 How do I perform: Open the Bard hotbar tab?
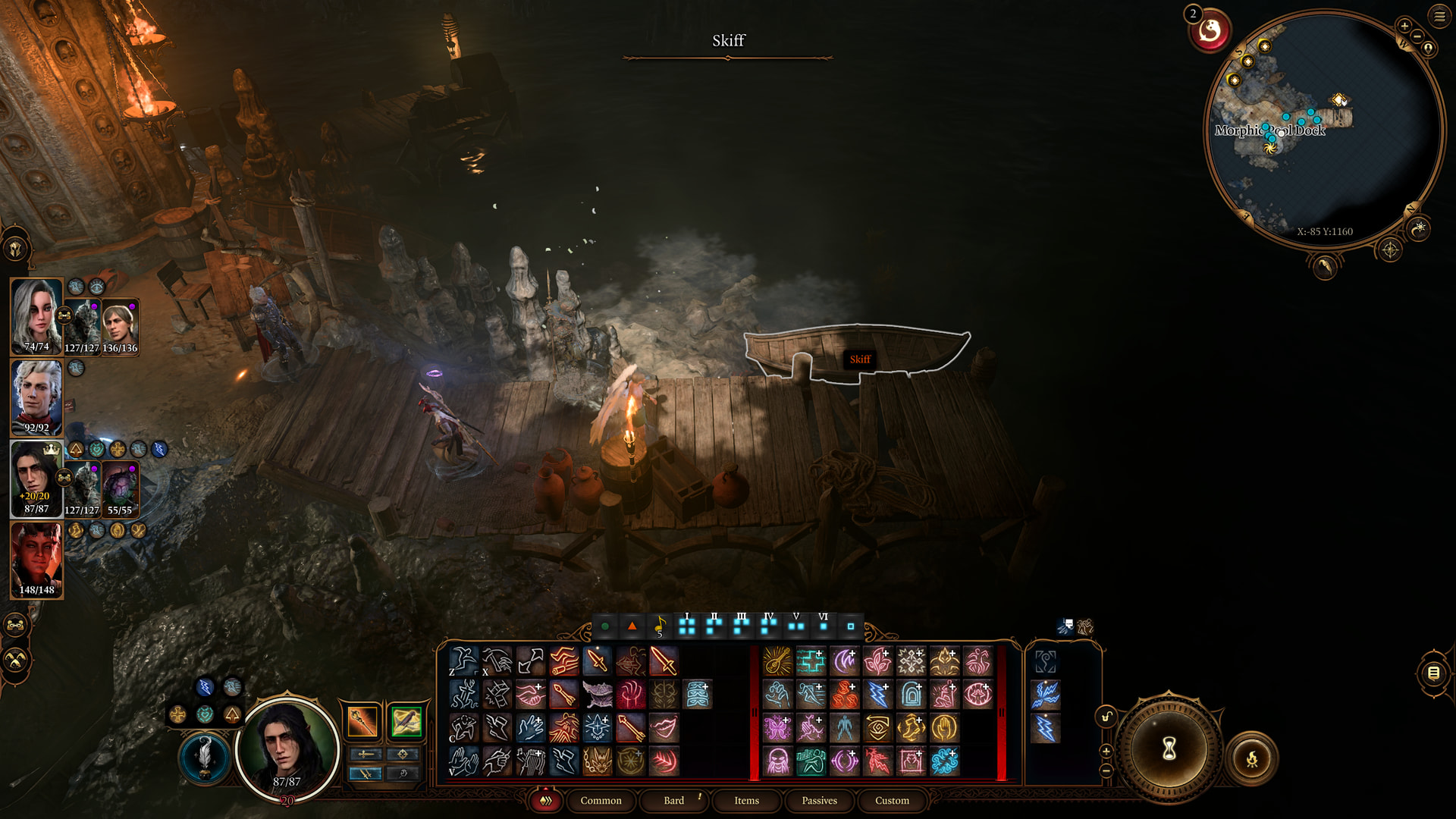click(x=673, y=801)
